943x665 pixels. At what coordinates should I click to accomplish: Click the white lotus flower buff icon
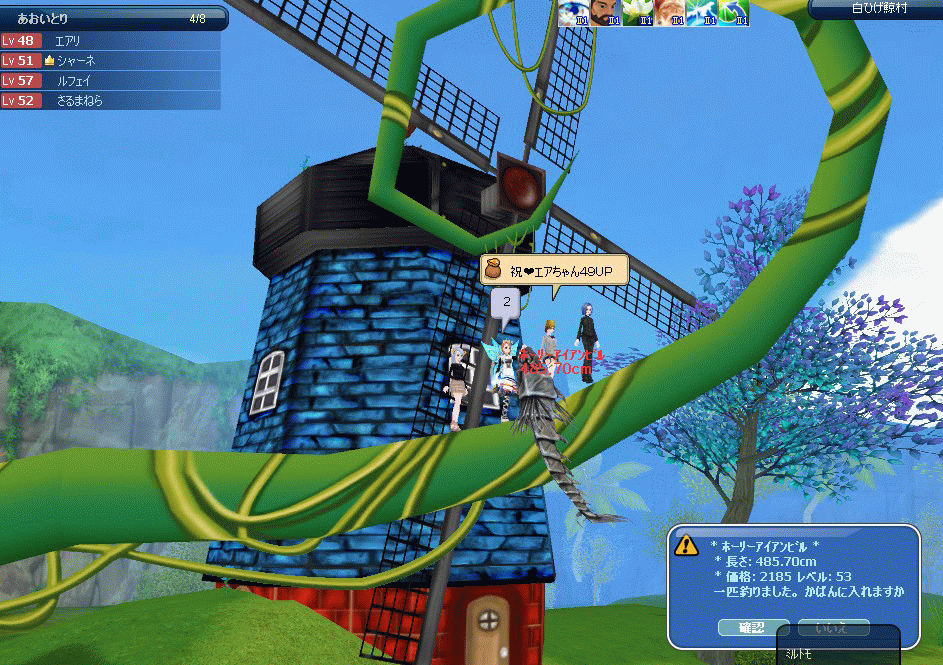[x=636, y=12]
